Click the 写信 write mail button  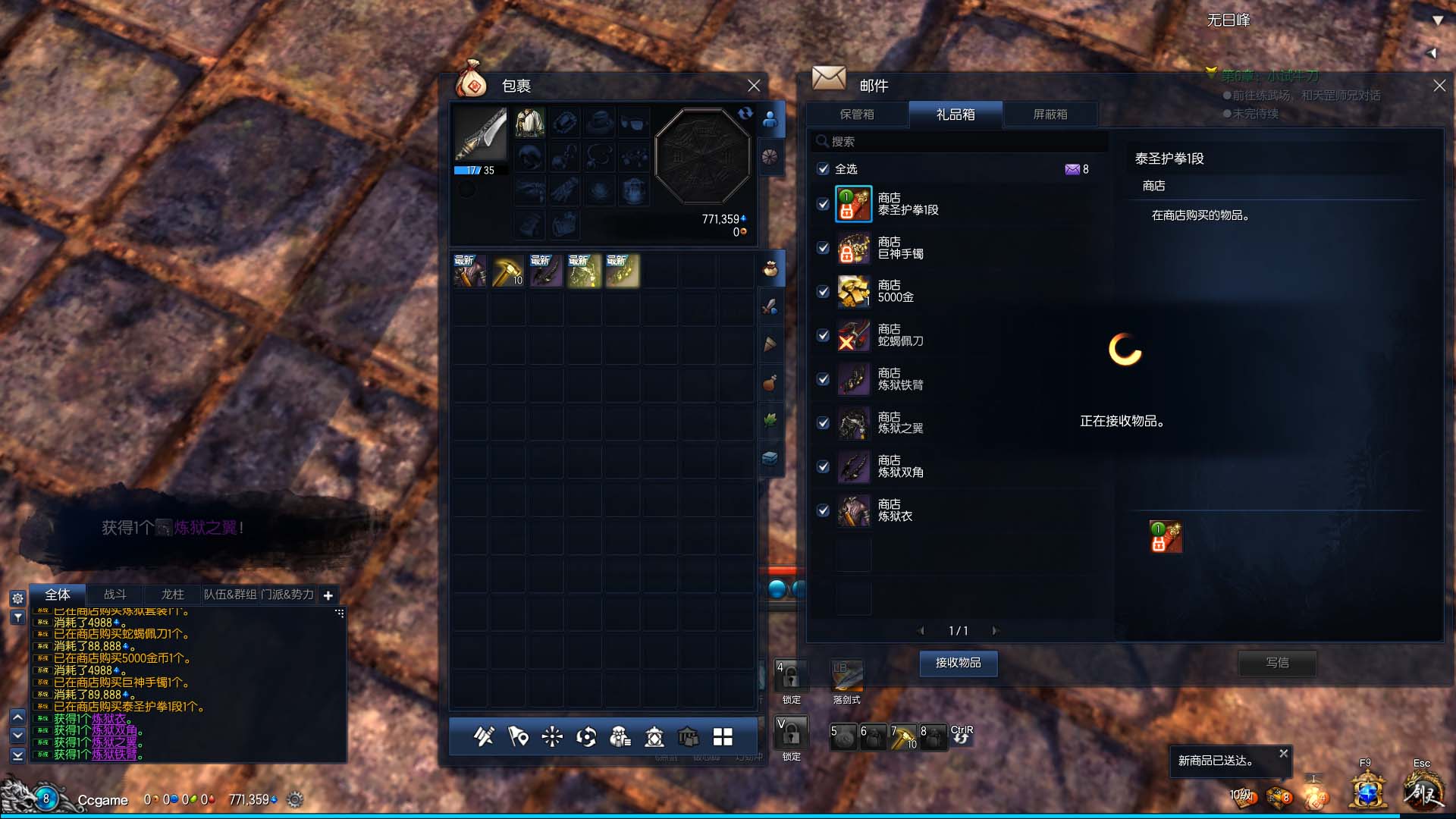tap(1277, 663)
